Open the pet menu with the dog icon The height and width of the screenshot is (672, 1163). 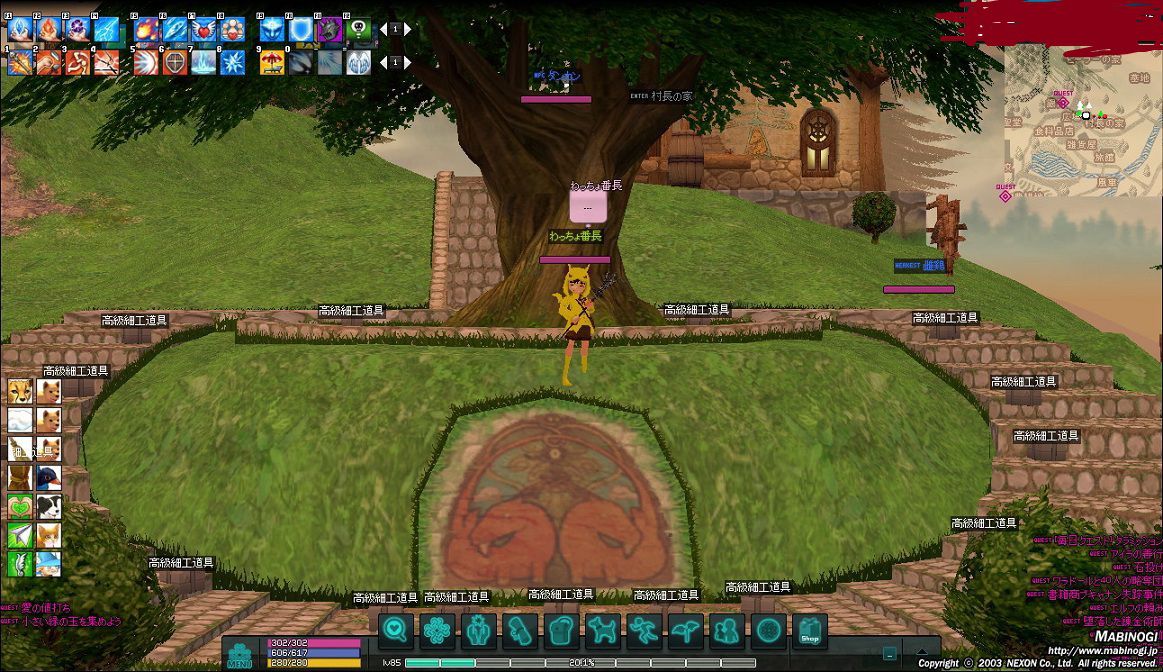tap(604, 630)
